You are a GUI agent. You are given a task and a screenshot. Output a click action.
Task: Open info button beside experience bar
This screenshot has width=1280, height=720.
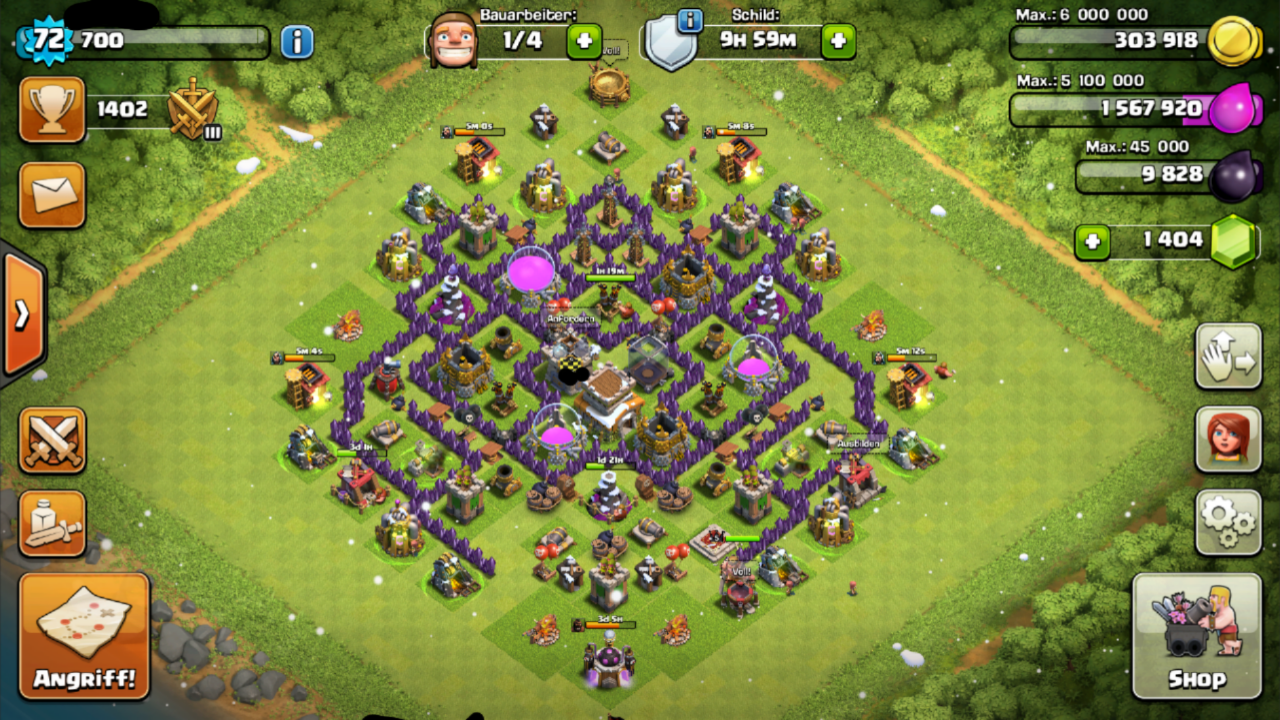coord(296,42)
